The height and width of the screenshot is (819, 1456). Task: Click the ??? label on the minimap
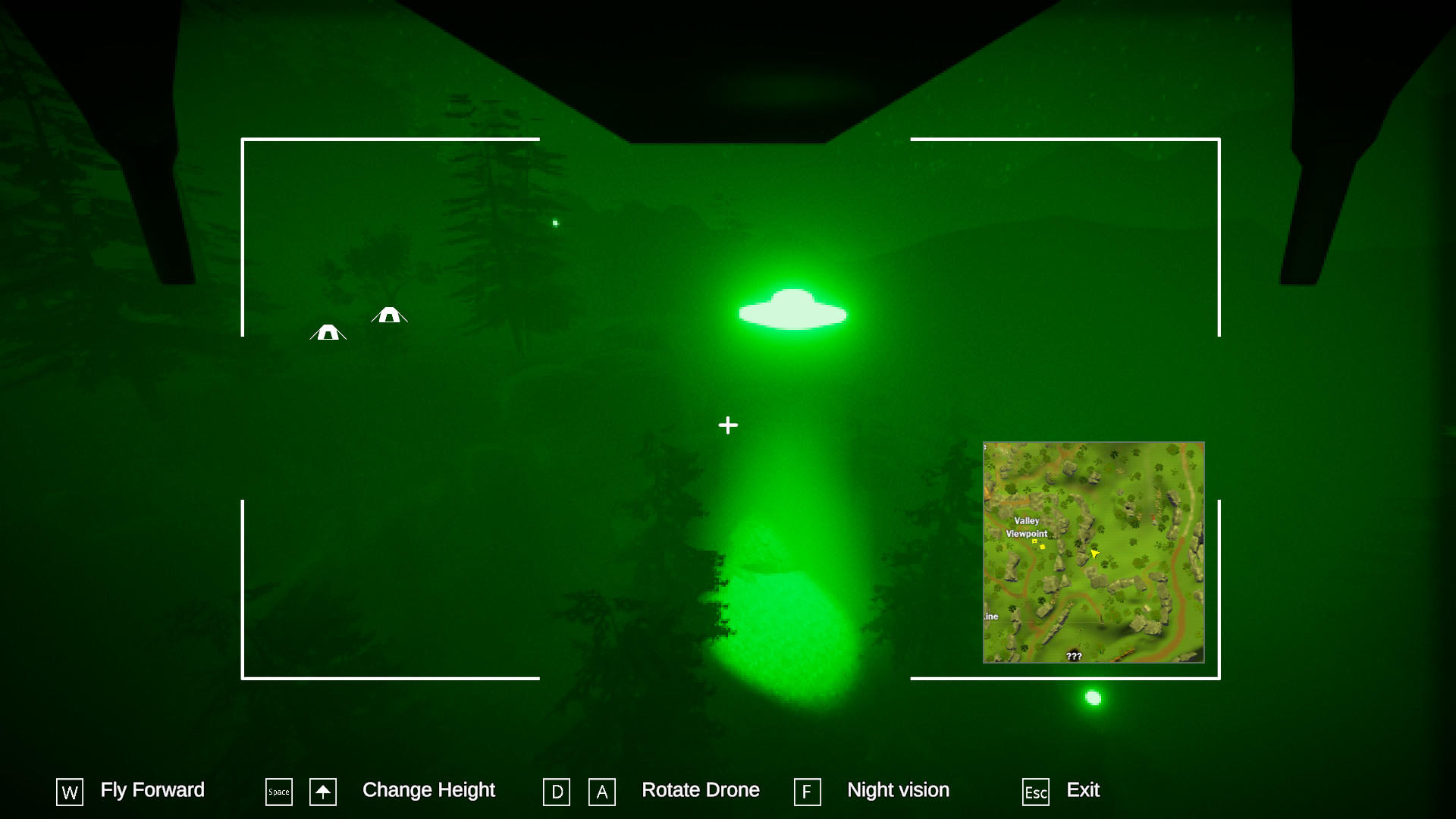coord(1074,657)
